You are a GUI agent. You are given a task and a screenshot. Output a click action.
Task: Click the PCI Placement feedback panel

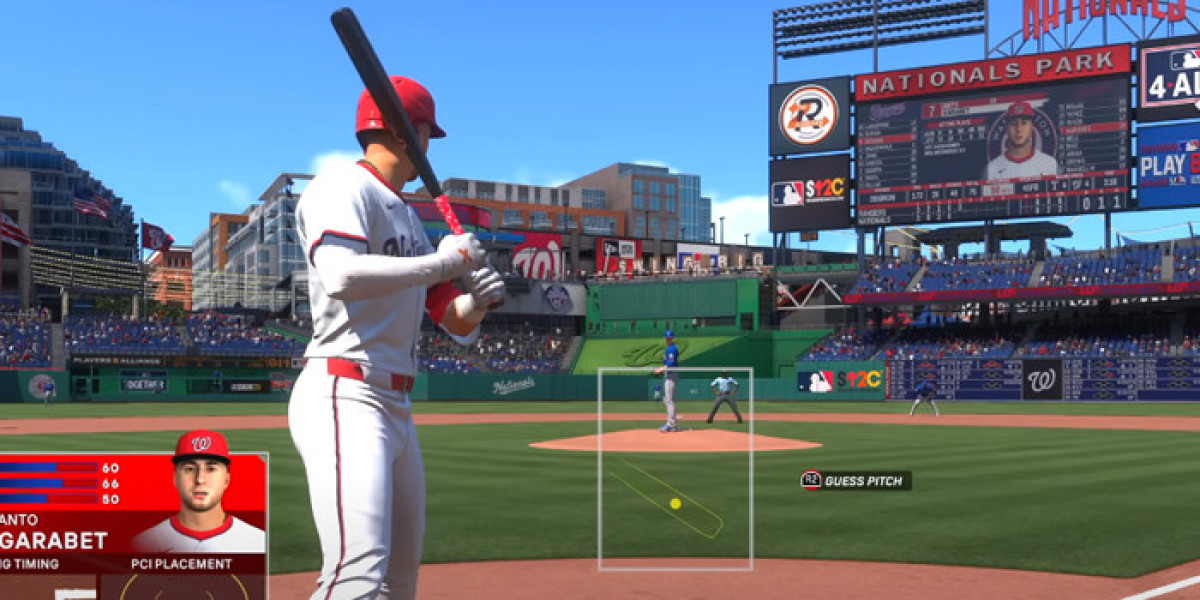pyautogui.click(x=183, y=580)
